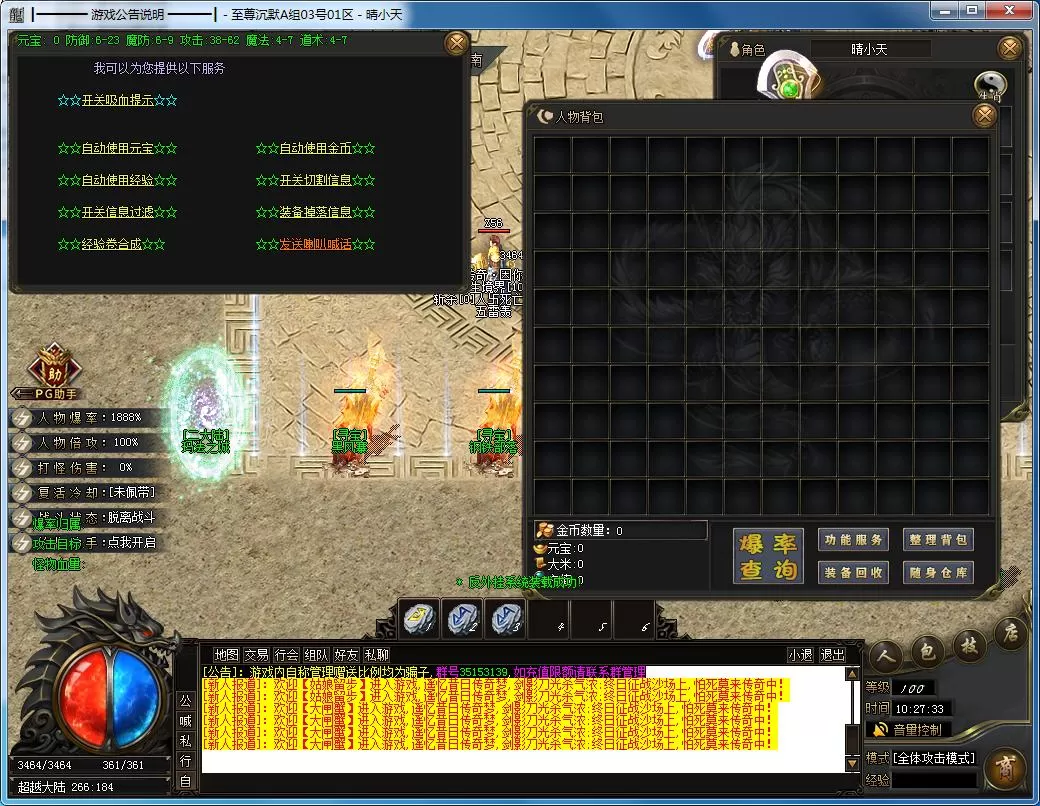The width and height of the screenshot is (1040, 806).
Task: Toggle the 开关吸血提示 option
Action: coord(117,100)
